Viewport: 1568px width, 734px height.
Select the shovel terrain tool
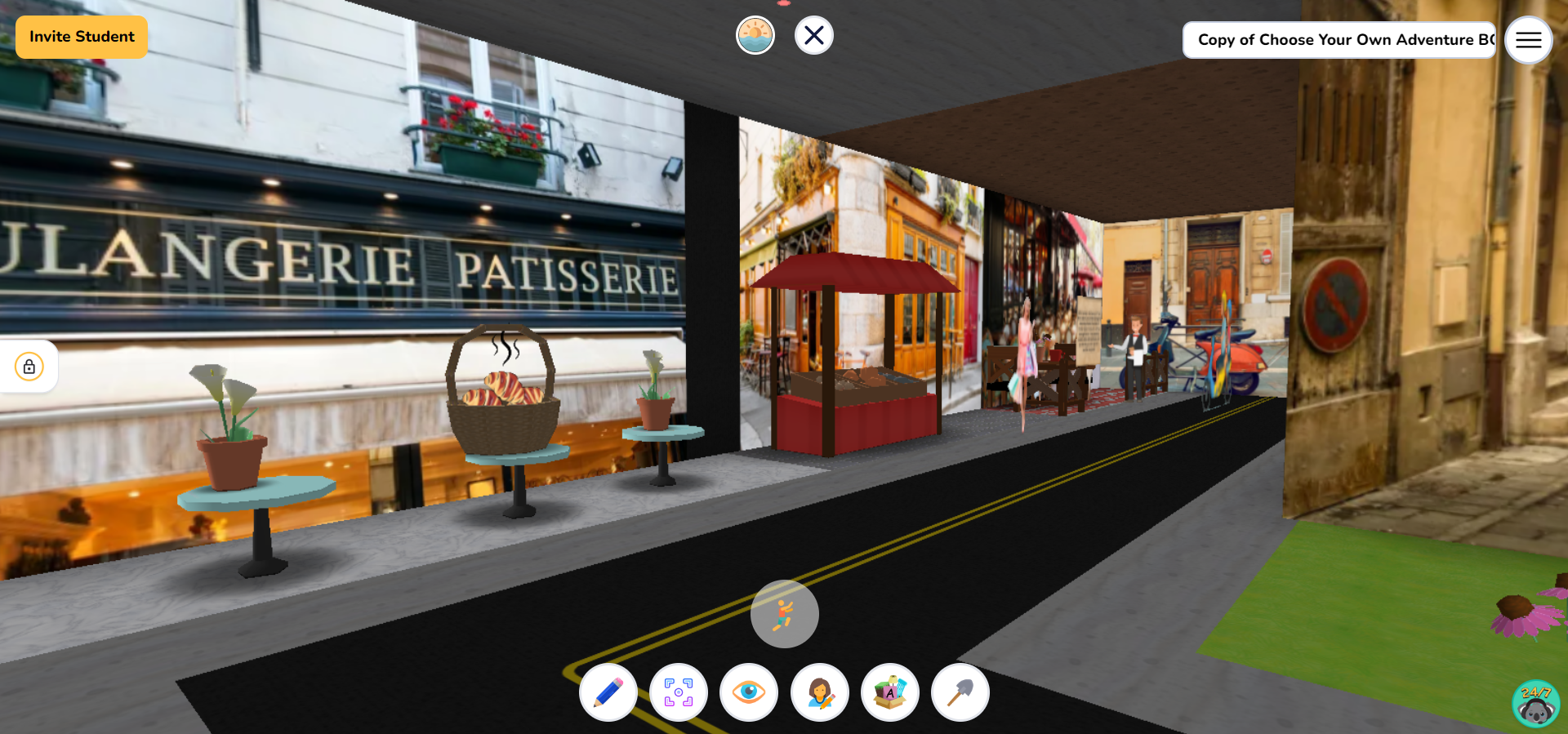(x=960, y=692)
